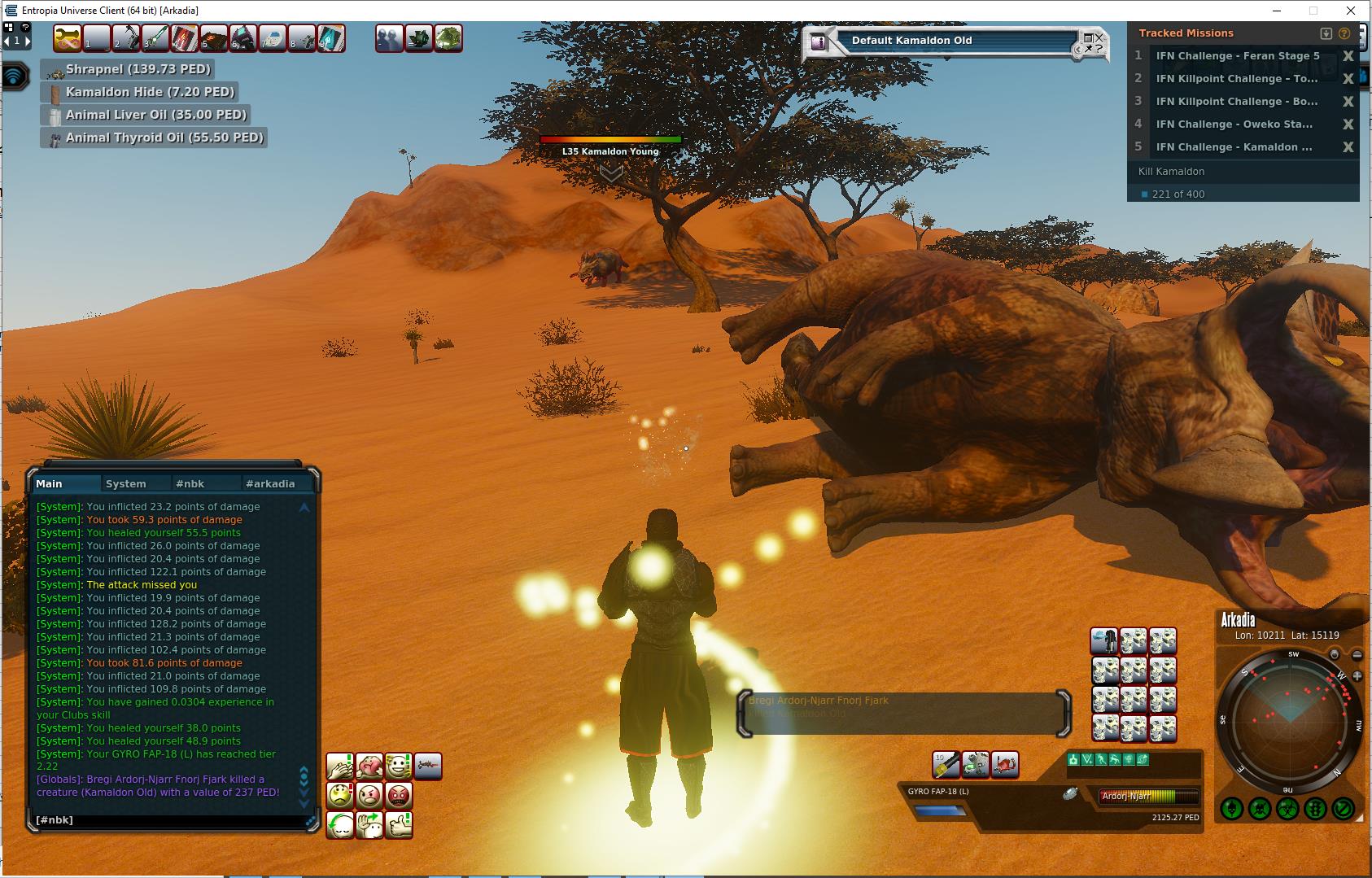1372x878 pixels.
Task: Trigger the red angry face emote
Action: 399,795
